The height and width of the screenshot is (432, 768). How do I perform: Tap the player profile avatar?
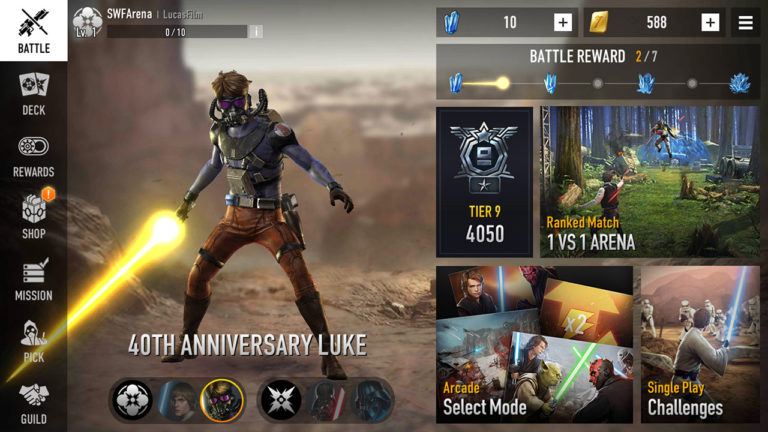[87, 19]
